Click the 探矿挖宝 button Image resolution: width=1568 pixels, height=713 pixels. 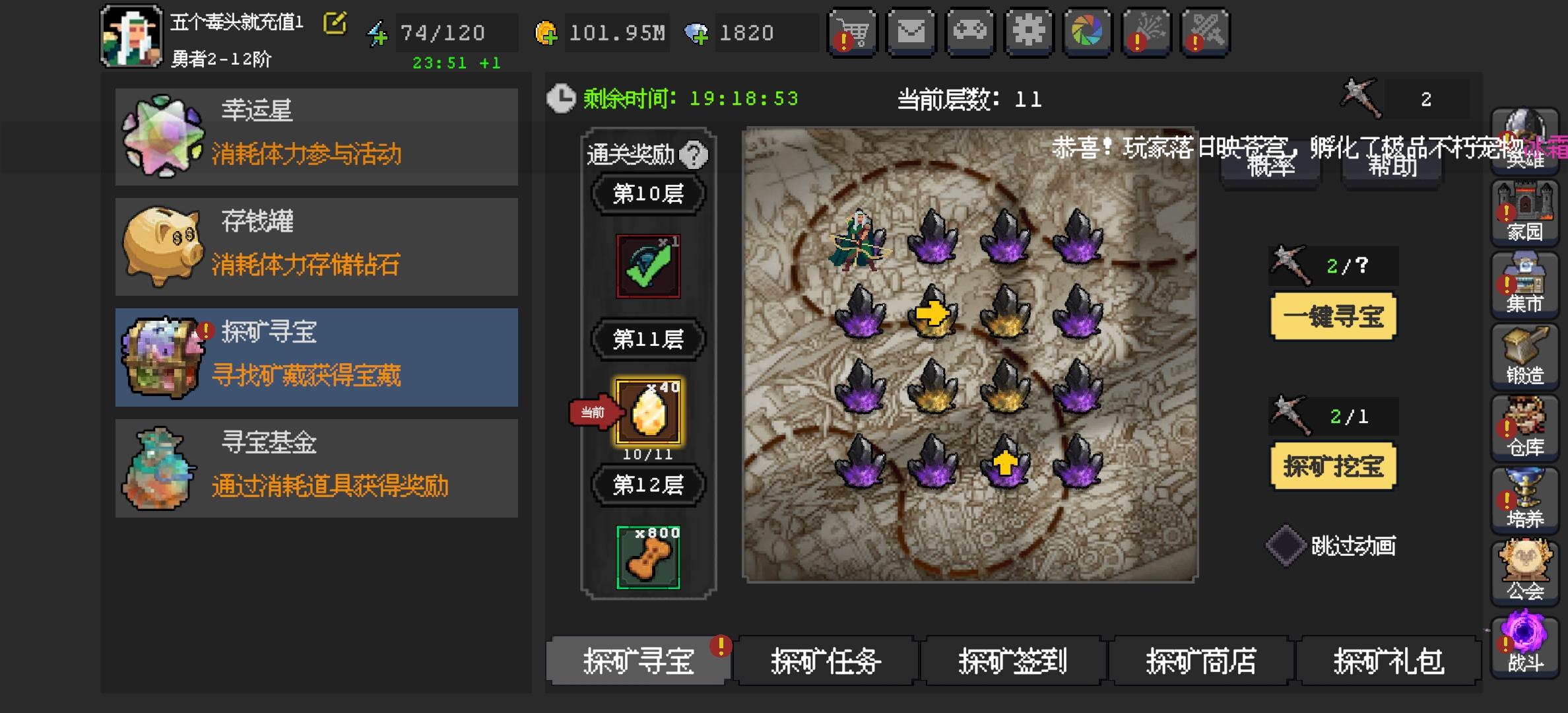[1333, 467]
